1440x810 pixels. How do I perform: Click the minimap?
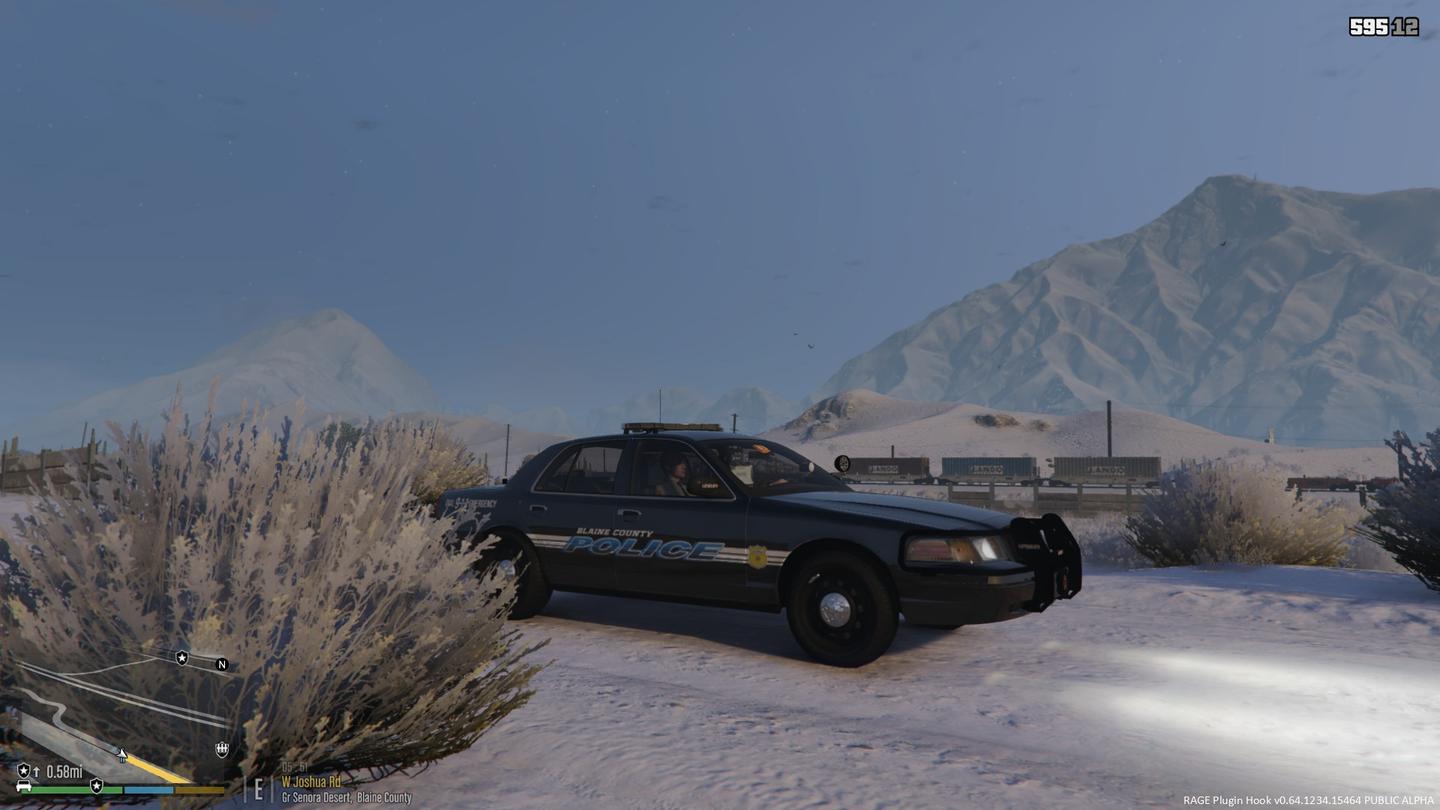pyautogui.click(x=120, y=715)
